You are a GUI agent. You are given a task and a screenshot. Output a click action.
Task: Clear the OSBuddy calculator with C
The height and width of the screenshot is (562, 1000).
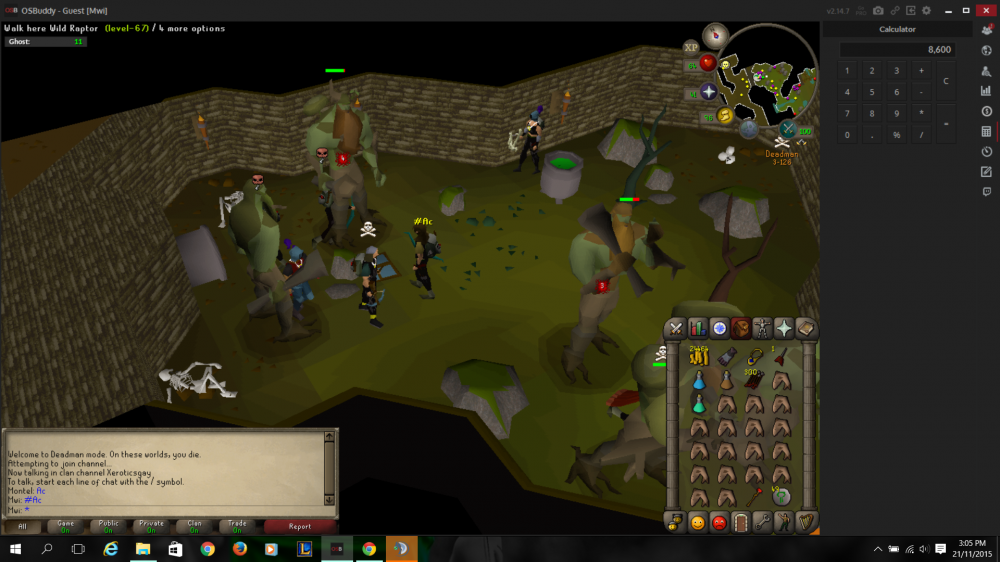pyautogui.click(x=946, y=82)
